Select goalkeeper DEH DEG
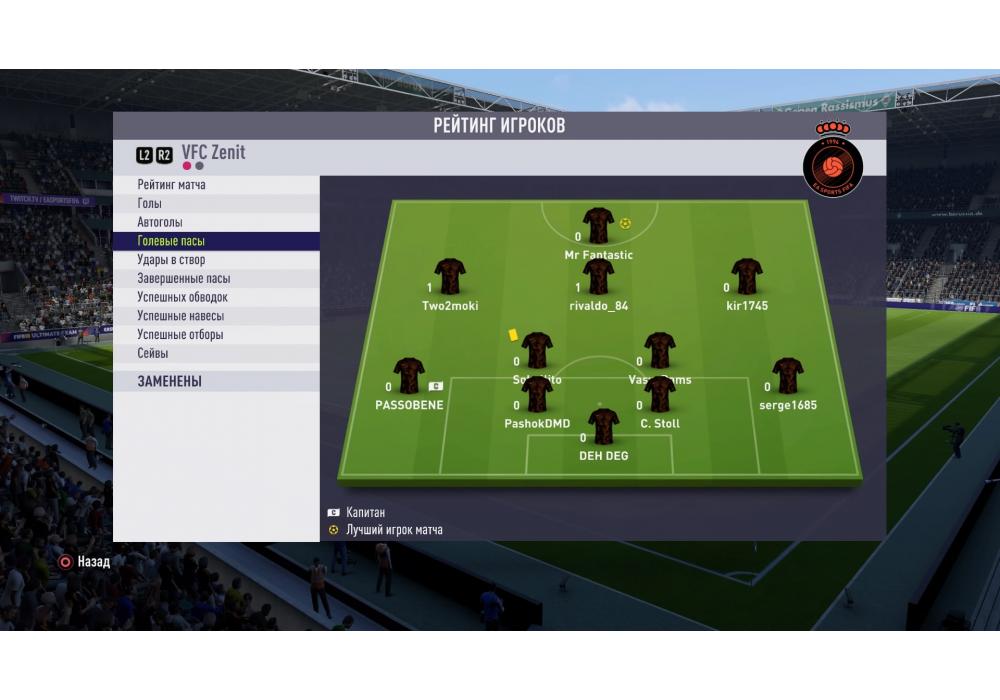 [x=604, y=427]
